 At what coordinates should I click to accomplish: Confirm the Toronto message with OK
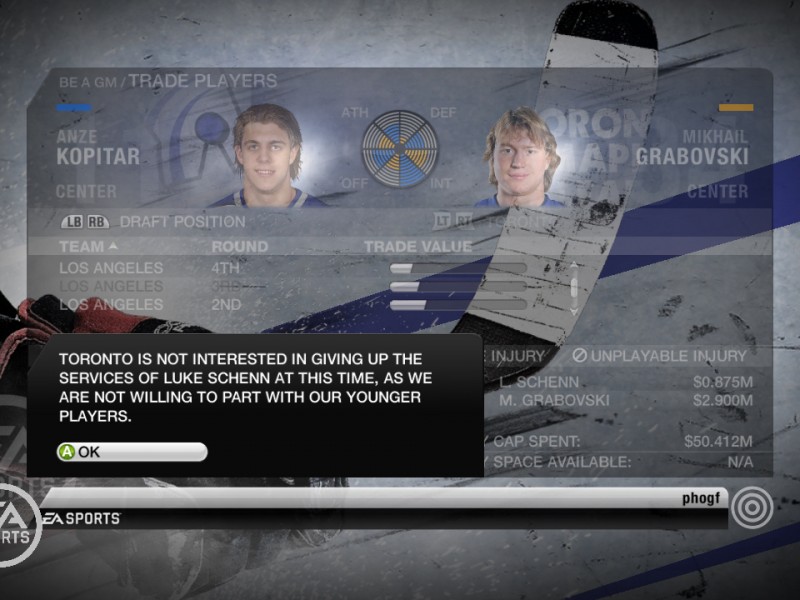click(x=131, y=452)
